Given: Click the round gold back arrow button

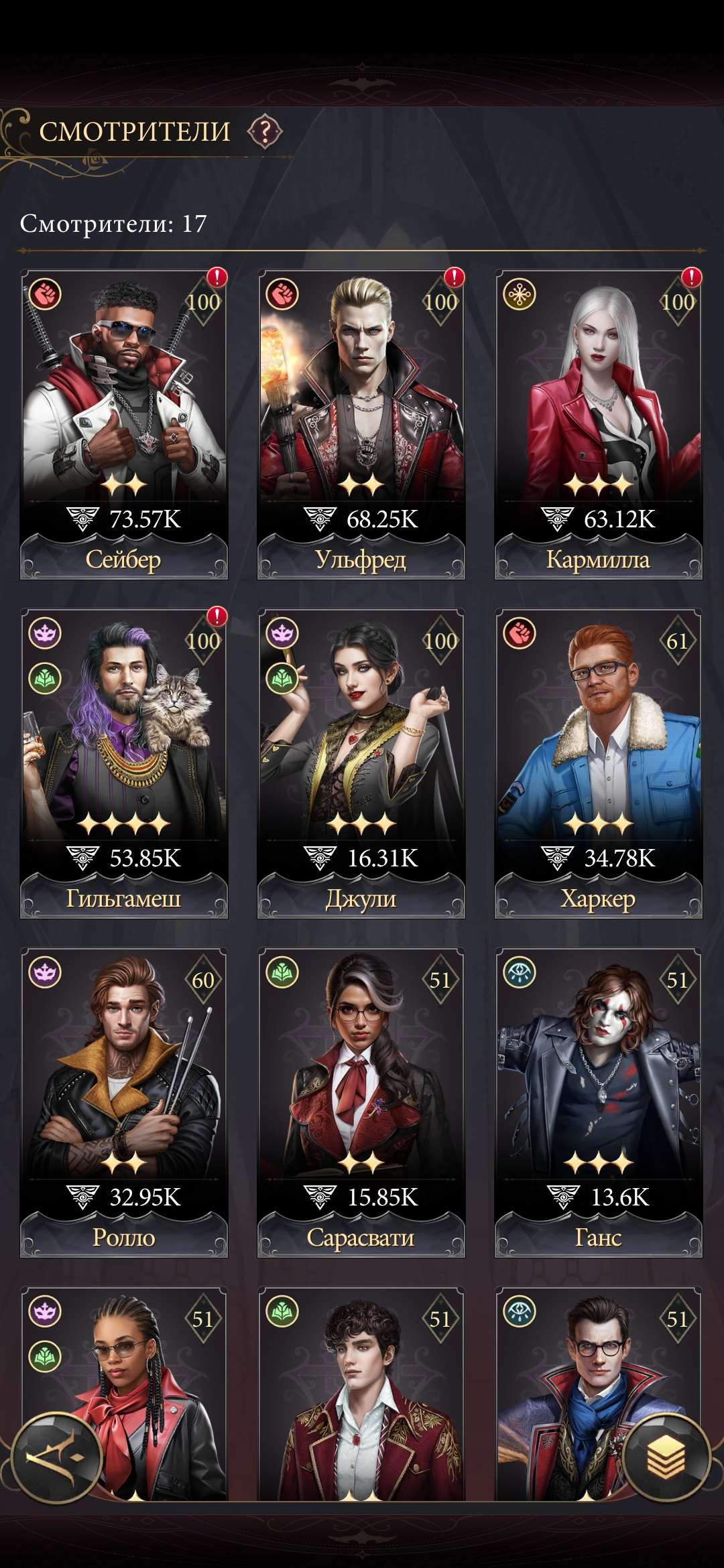Looking at the screenshot, I should pyautogui.click(x=57, y=1458).
